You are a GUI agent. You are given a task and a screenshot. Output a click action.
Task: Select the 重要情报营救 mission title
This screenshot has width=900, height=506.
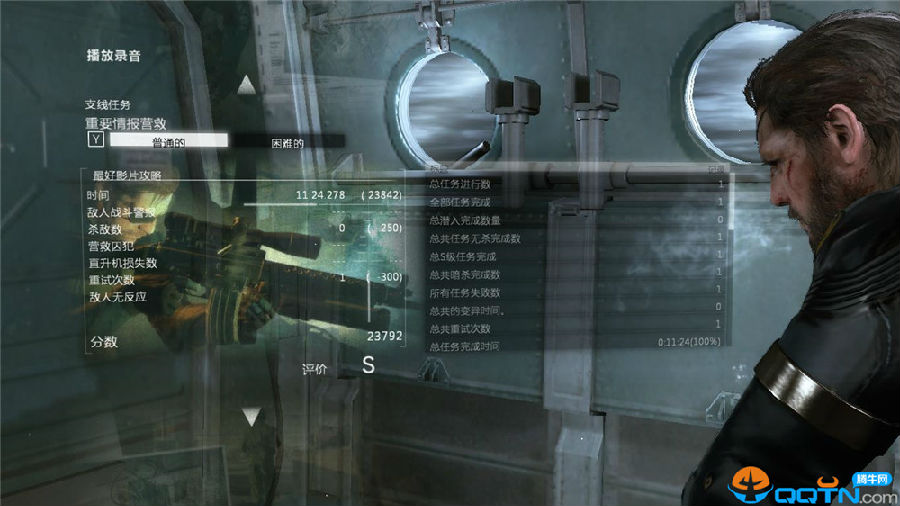pos(126,123)
